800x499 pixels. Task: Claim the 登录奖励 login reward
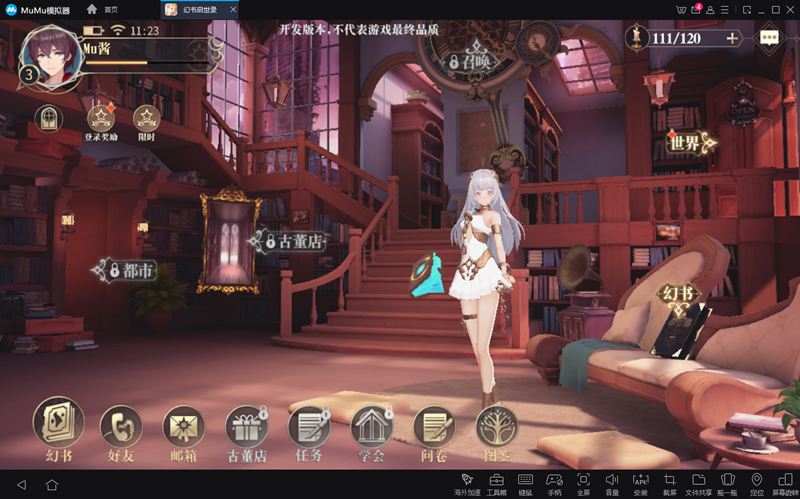click(x=101, y=120)
